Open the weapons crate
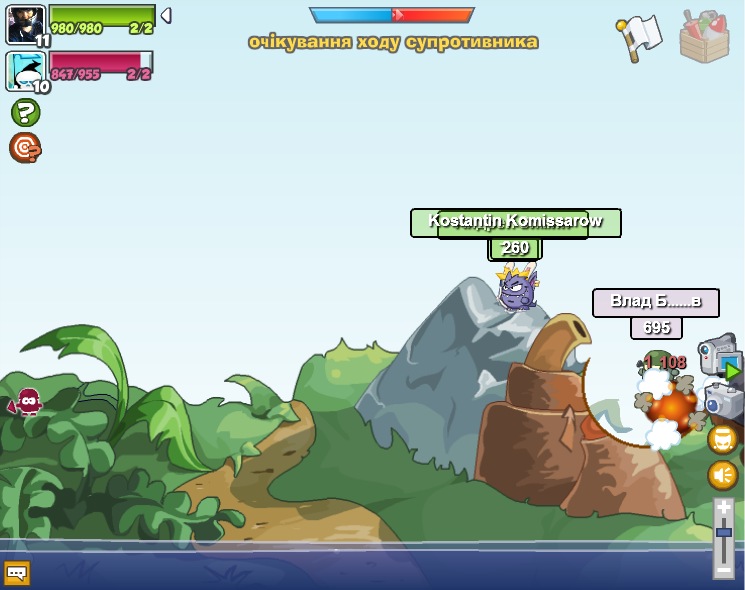Screen dimensions: 745x590 [x=704, y=37]
